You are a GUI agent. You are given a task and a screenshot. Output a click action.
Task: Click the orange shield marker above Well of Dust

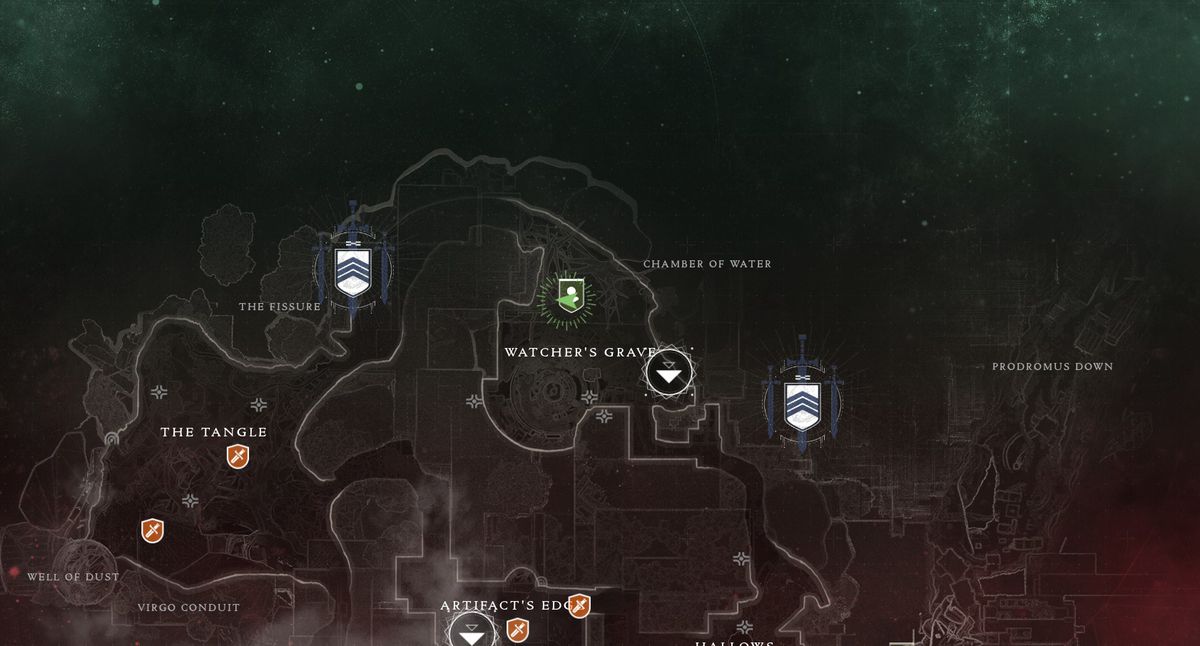(x=152, y=530)
